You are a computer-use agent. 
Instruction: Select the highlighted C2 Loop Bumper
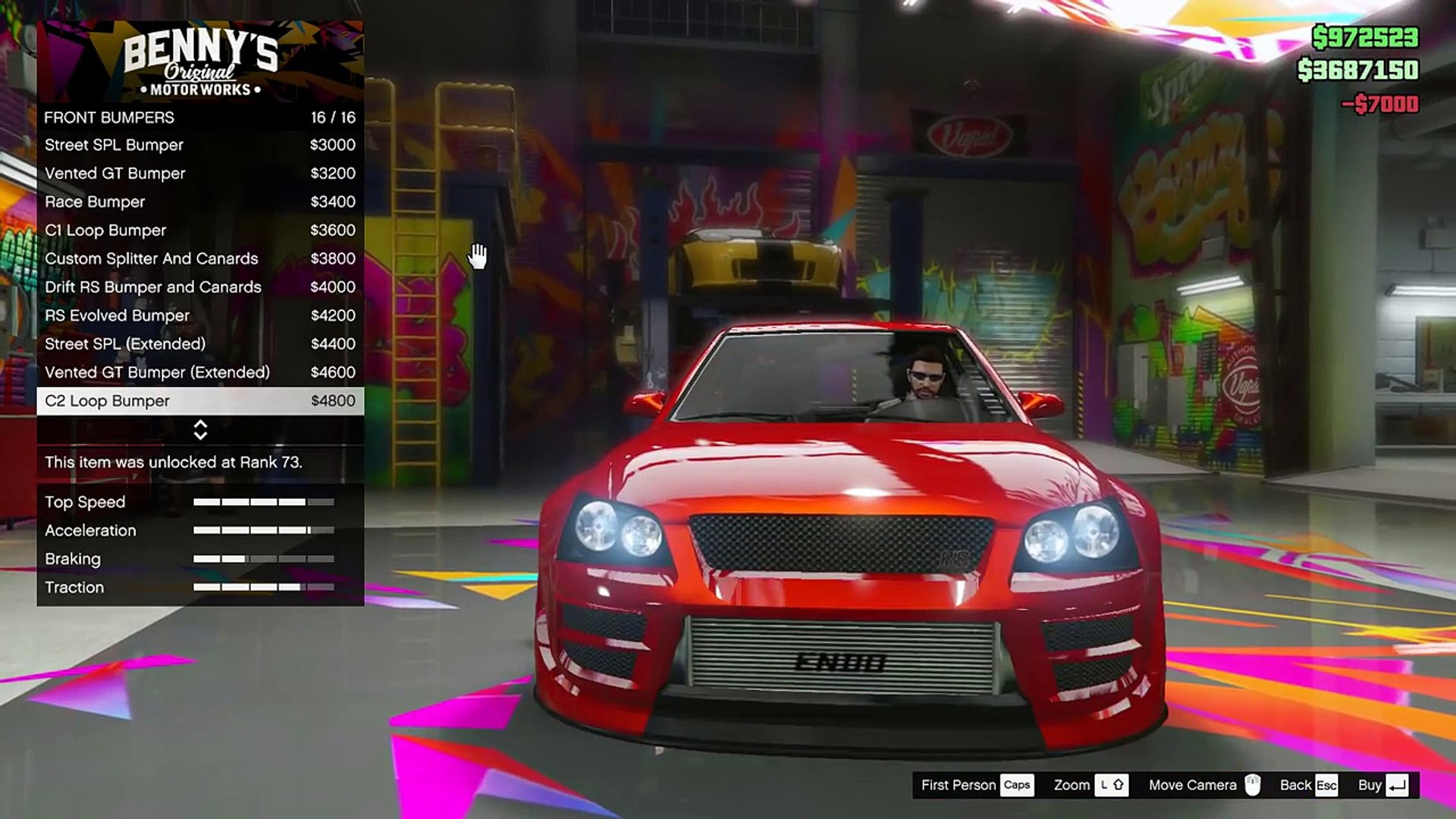[199, 401]
